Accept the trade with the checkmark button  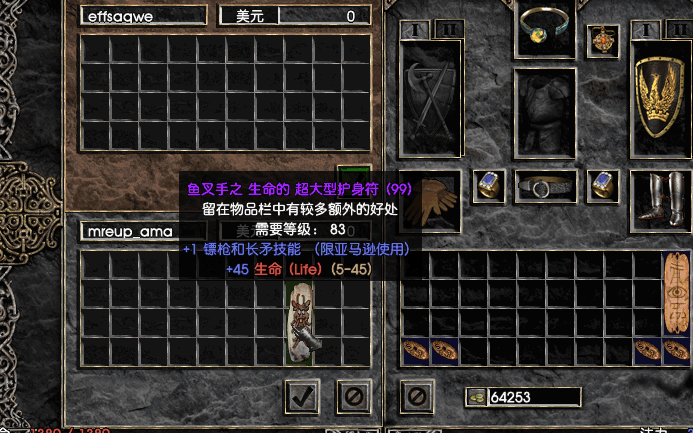tap(302, 395)
